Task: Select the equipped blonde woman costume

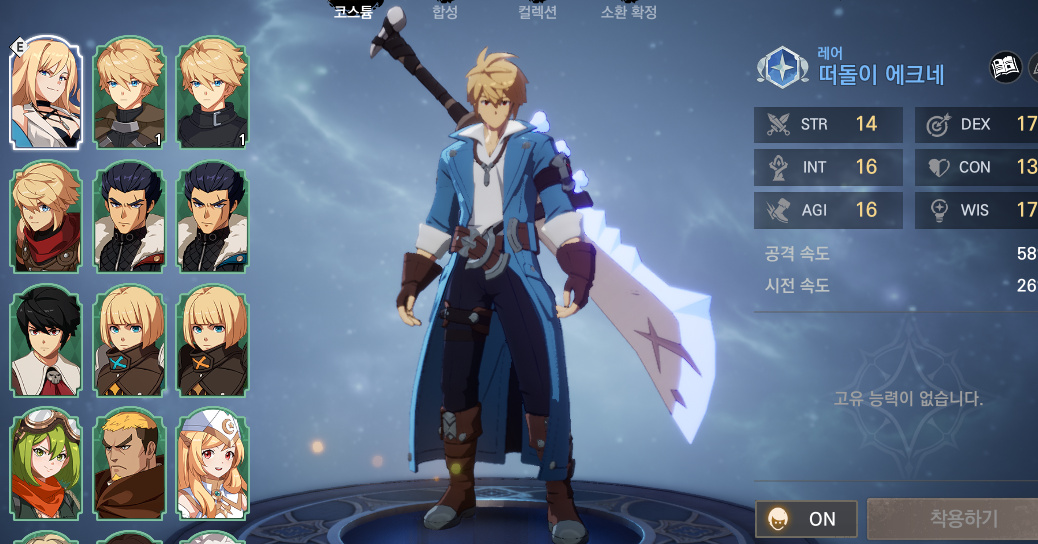Action: pos(45,92)
